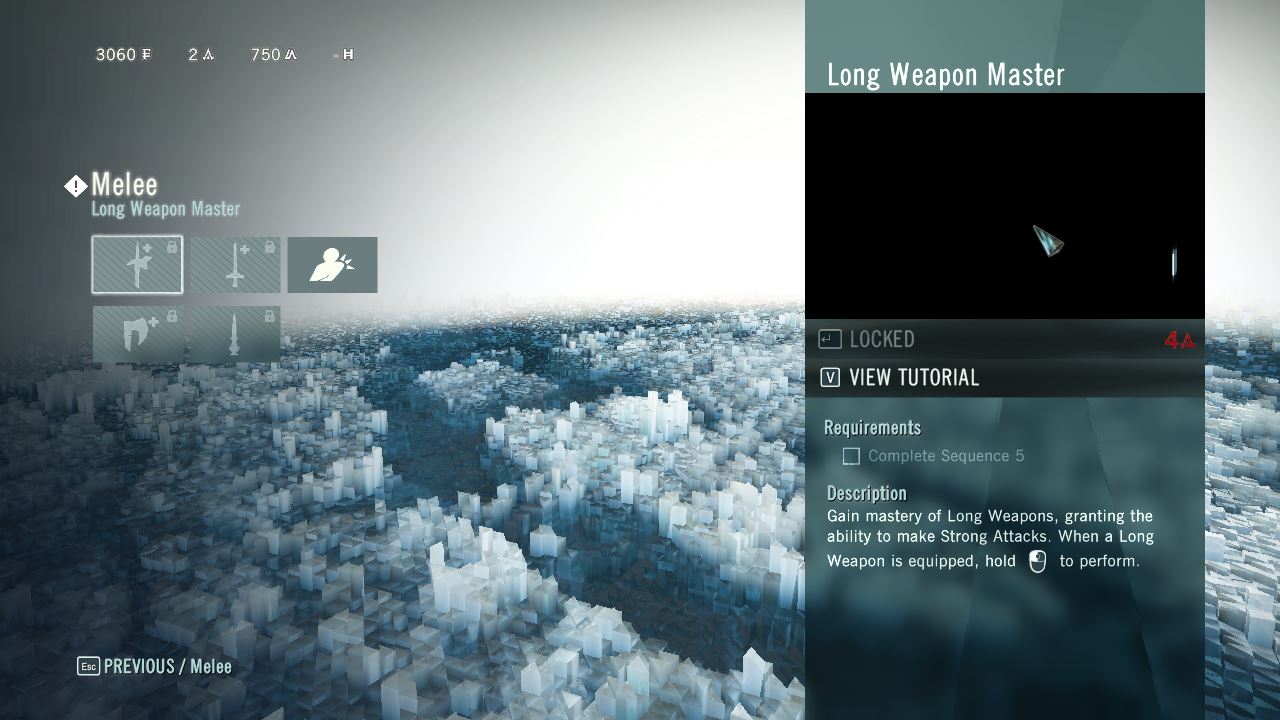Screen dimensions: 1280x720
Task: Click the warning exclamation icon beside Melee
Action: pyautogui.click(x=74, y=185)
